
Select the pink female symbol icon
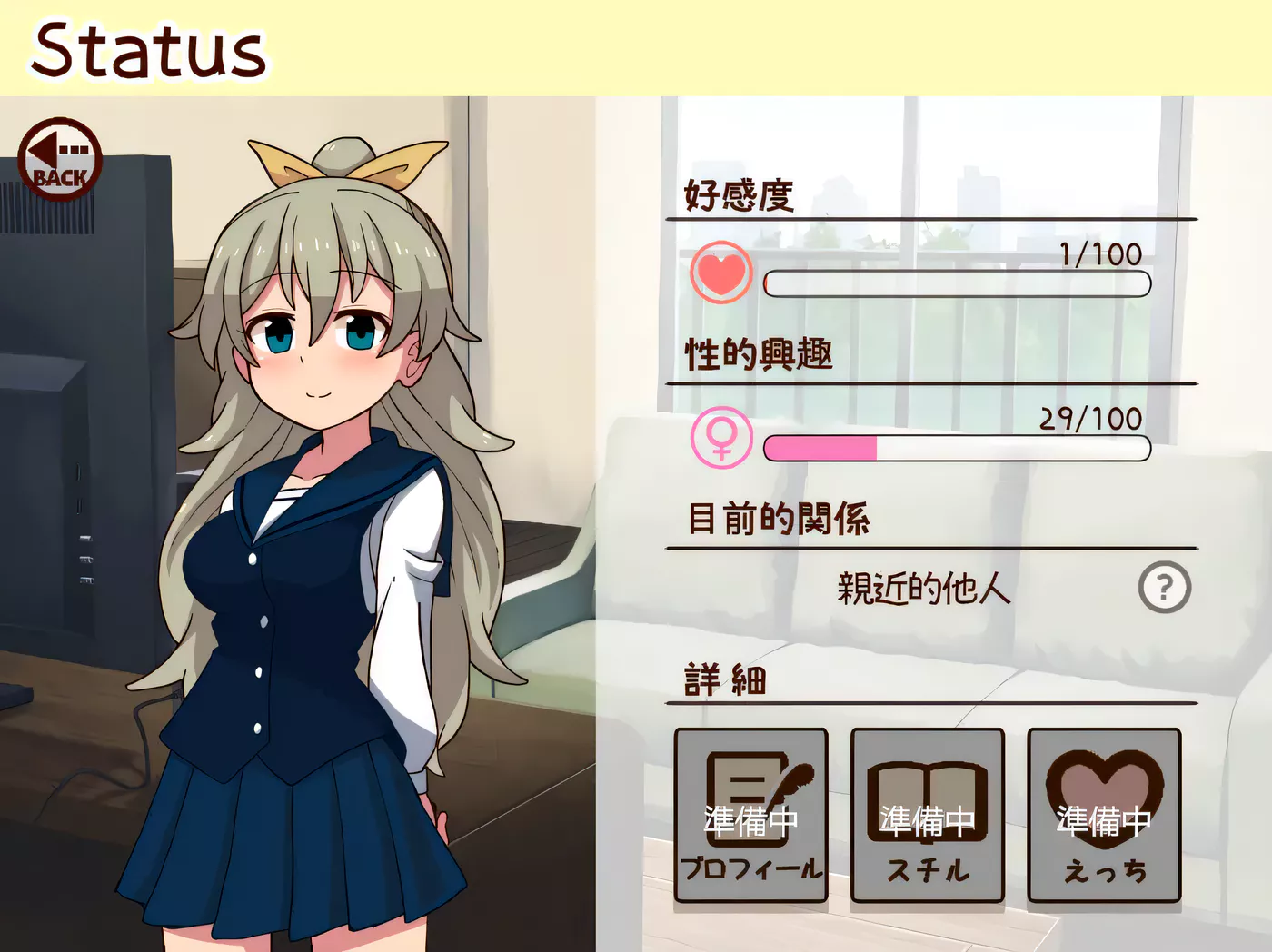[720, 439]
